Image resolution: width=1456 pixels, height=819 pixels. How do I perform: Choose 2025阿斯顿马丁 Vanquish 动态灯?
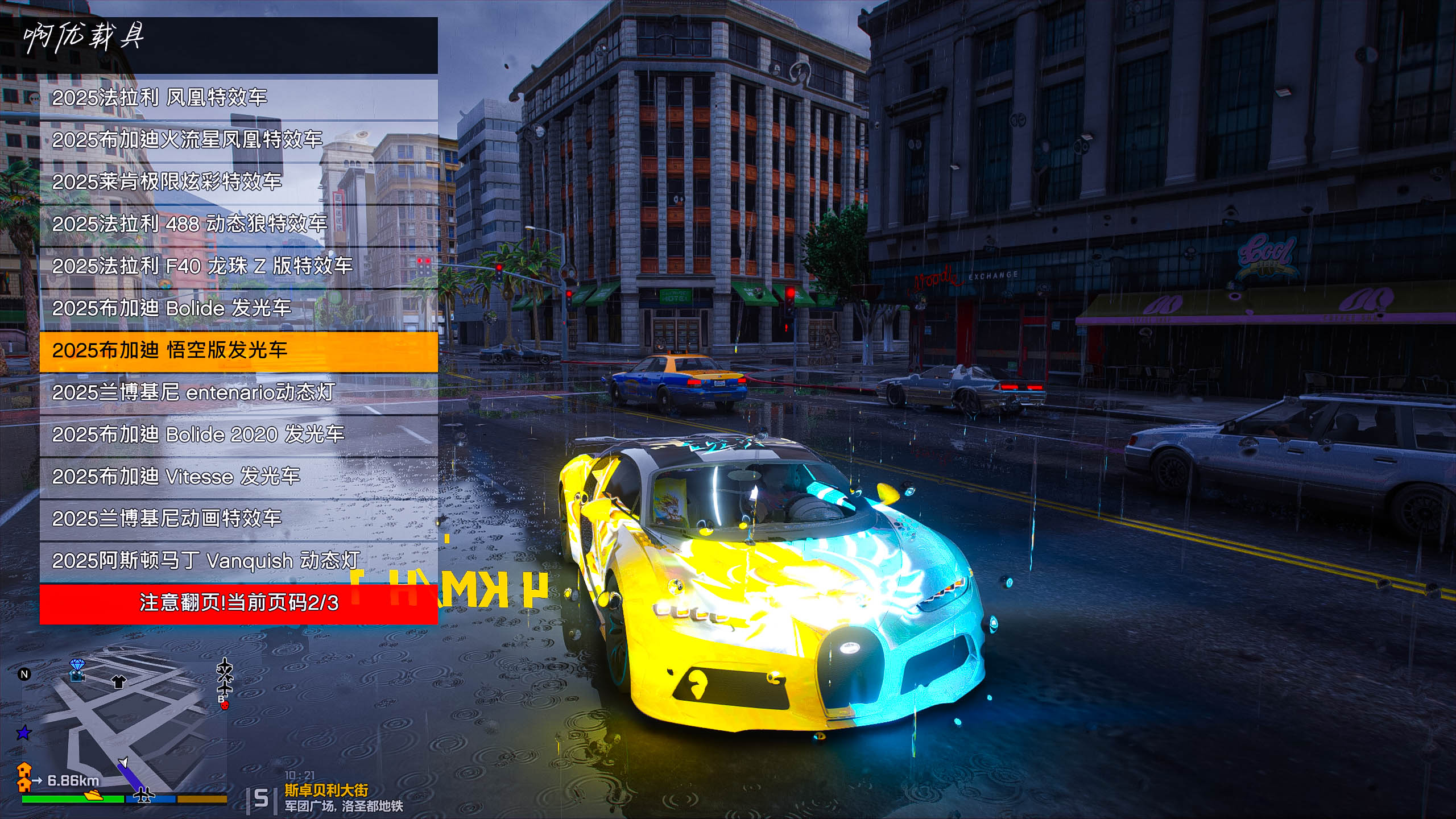click(x=238, y=561)
